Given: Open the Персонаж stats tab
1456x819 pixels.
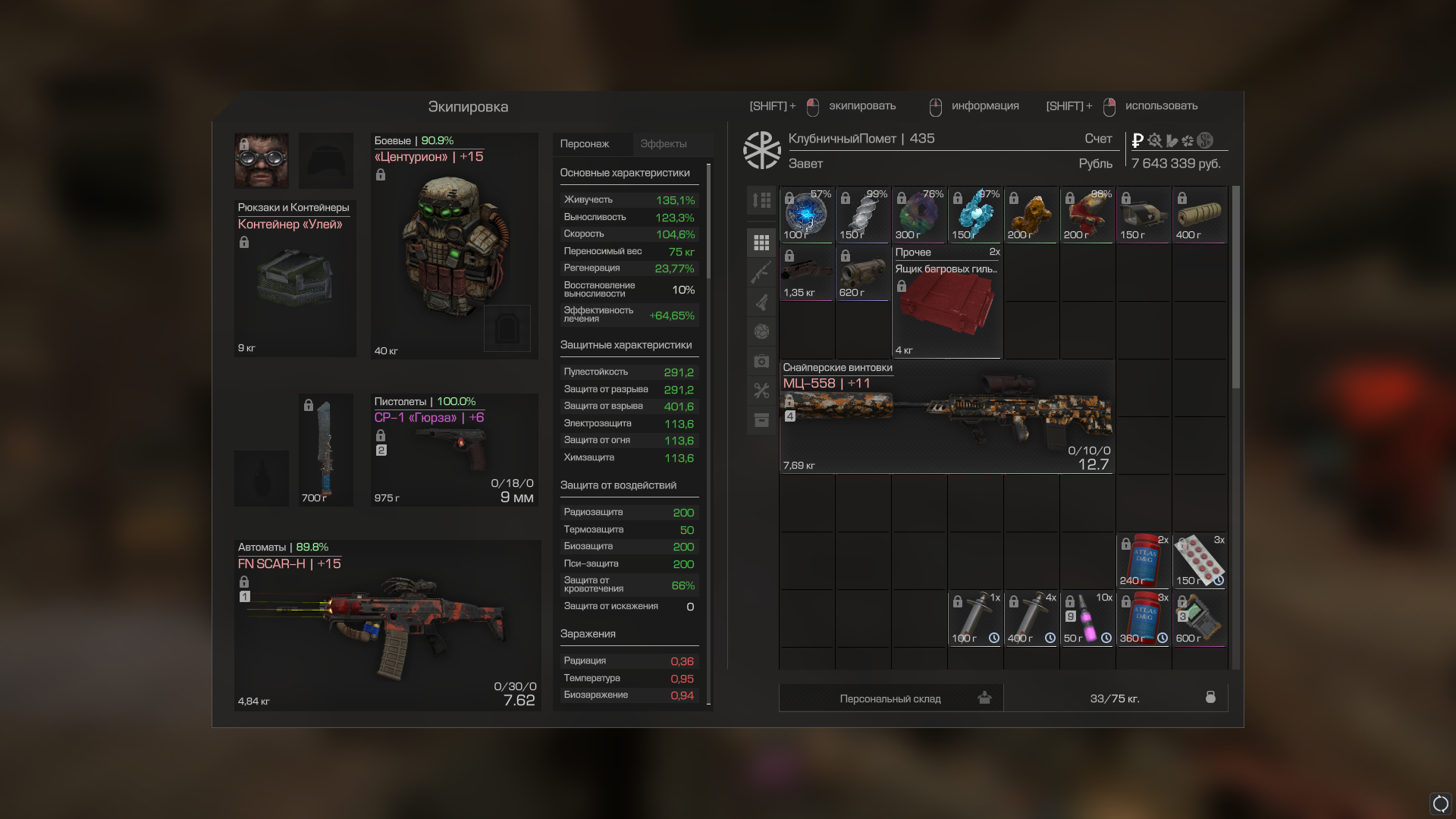Looking at the screenshot, I should click(x=585, y=144).
